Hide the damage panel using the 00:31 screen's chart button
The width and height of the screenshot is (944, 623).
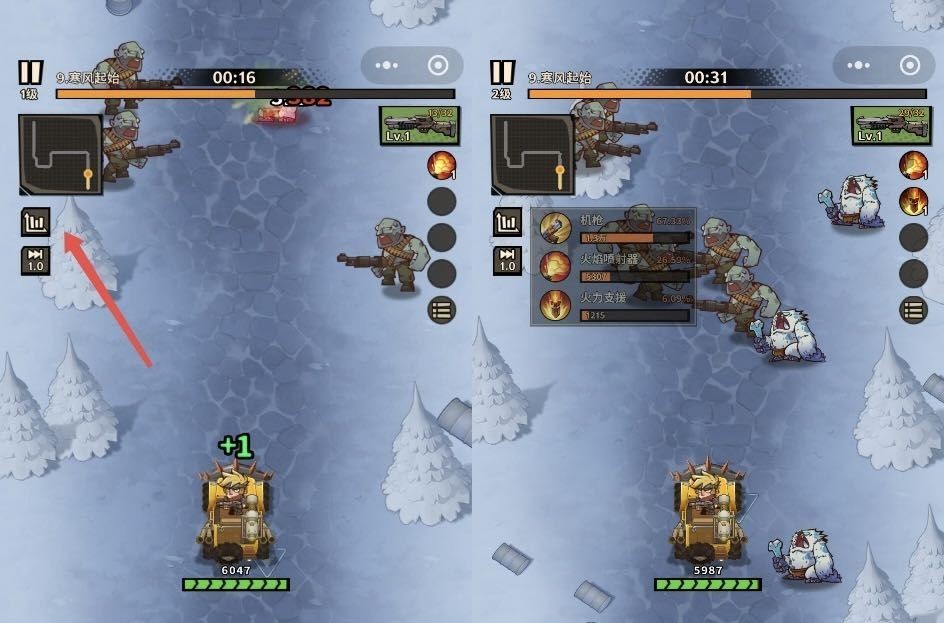tap(507, 223)
